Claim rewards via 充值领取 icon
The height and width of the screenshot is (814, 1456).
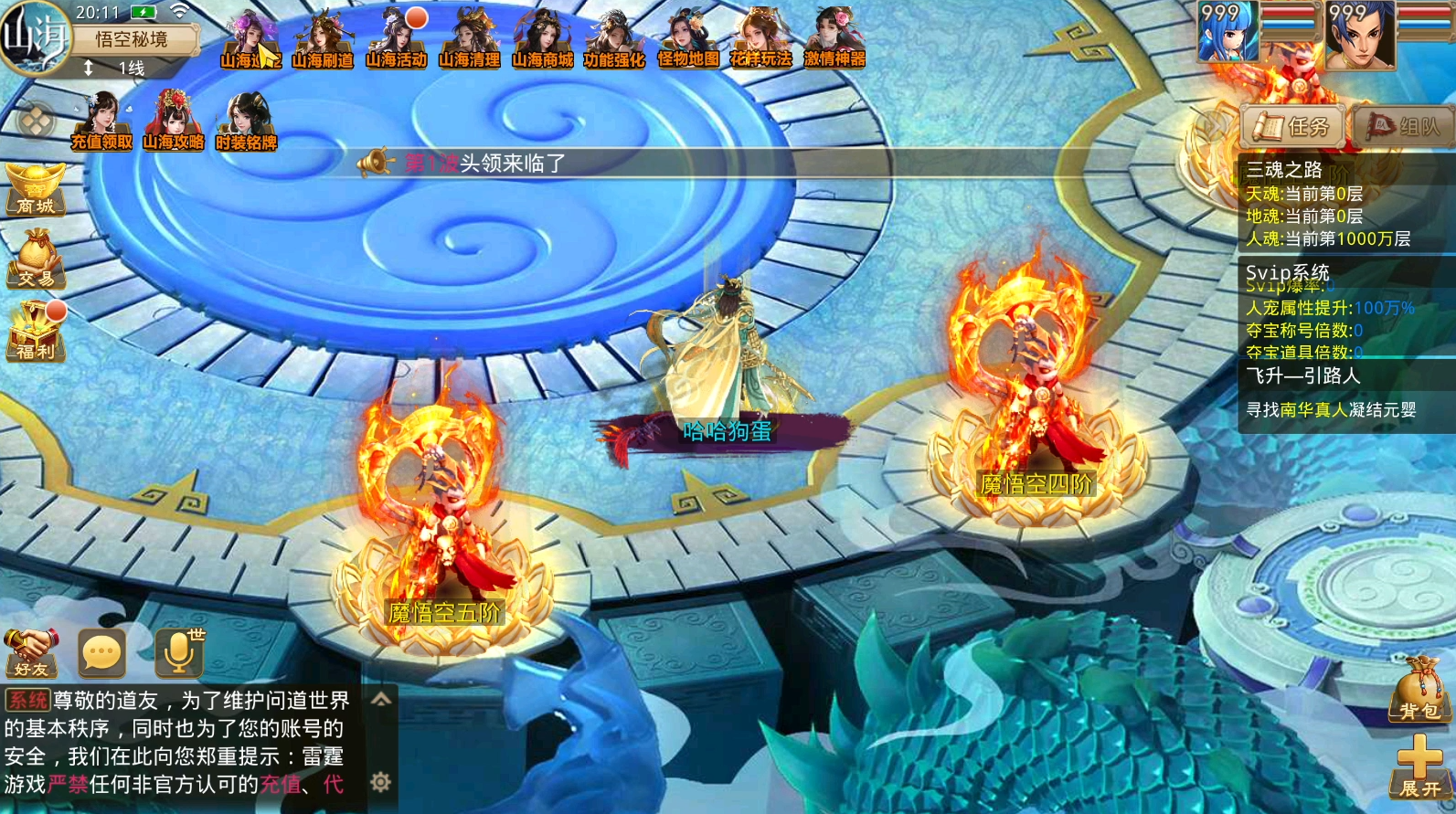[101, 122]
